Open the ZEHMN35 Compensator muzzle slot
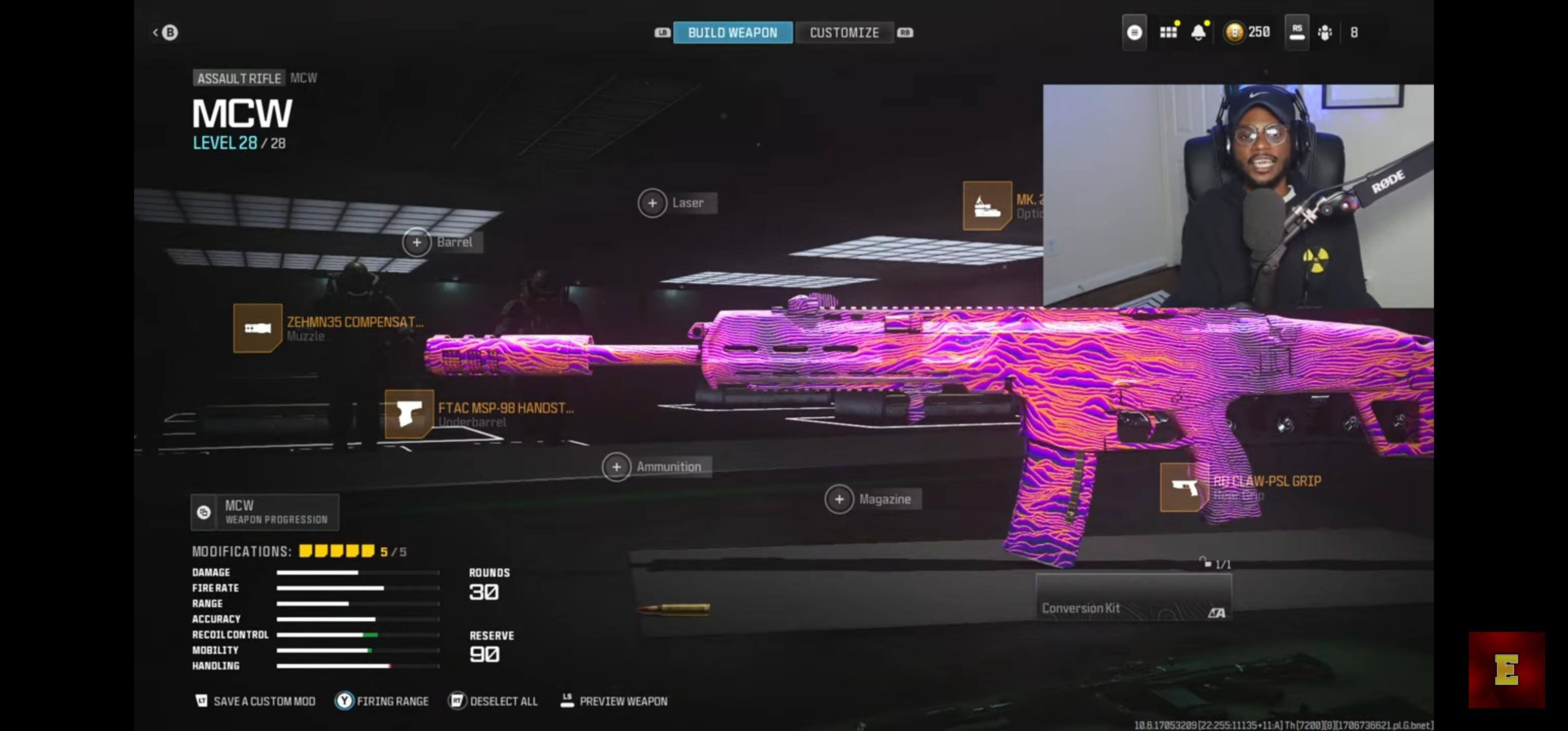The image size is (1568, 731). (258, 328)
